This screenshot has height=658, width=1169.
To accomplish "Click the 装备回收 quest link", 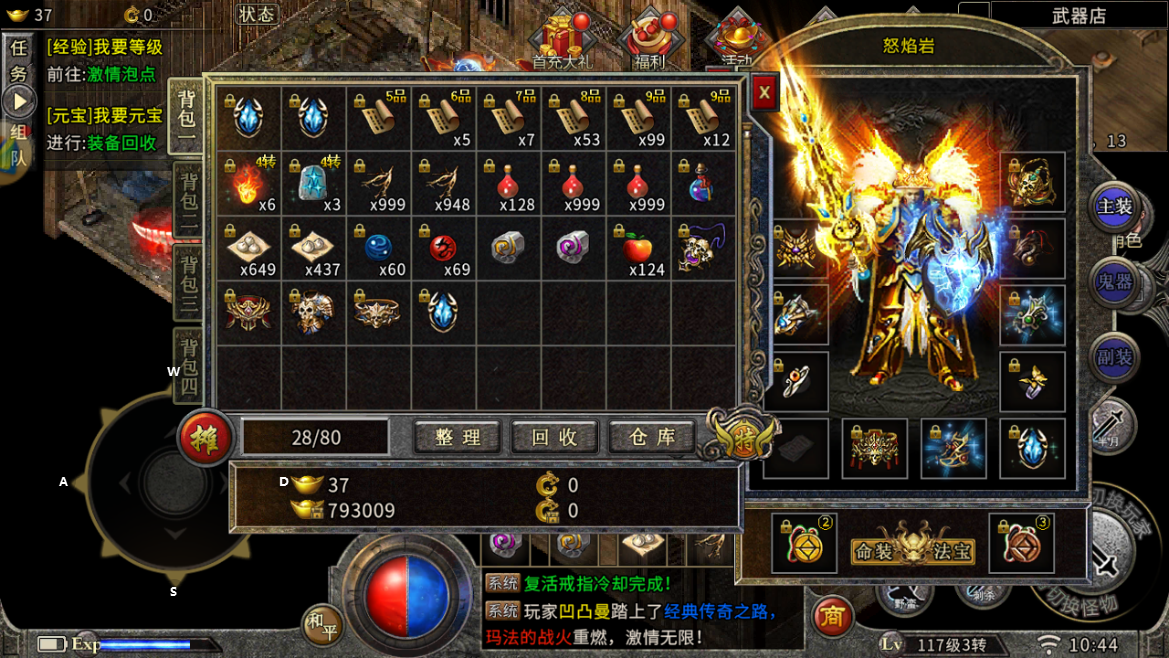I will pyautogui.click(x=122, y=142).
